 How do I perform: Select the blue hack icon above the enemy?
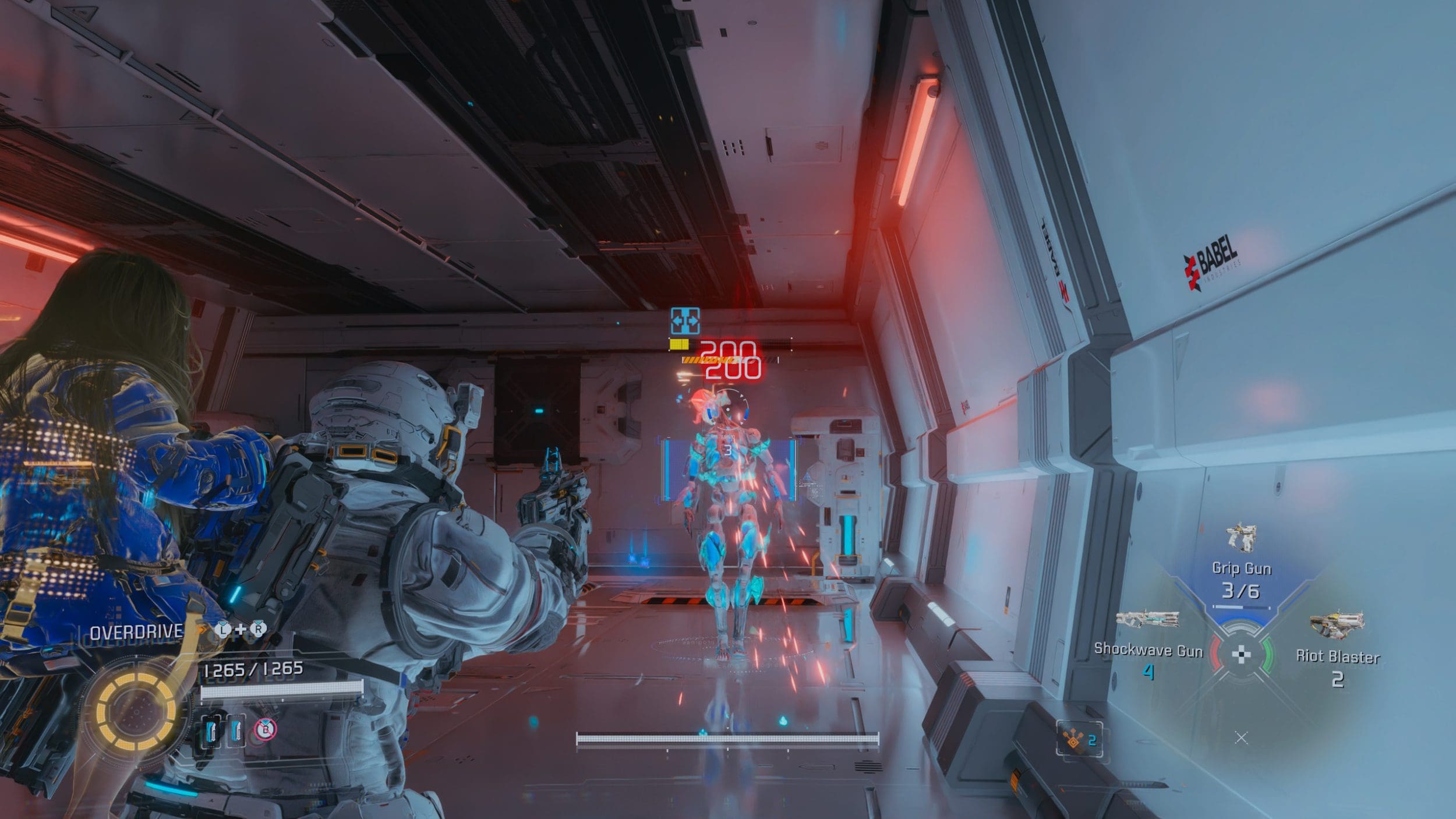tap(685, 321)
